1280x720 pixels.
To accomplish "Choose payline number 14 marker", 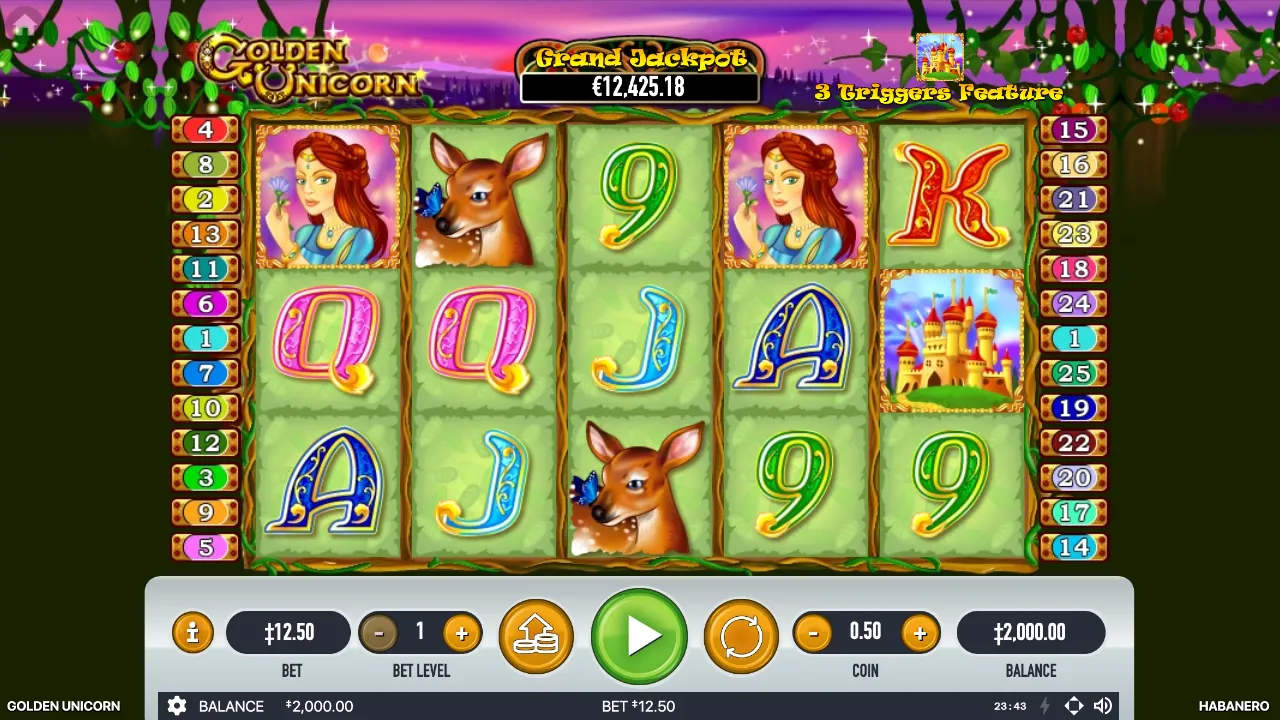I will pyautogui.click(x=1074, y=547).
